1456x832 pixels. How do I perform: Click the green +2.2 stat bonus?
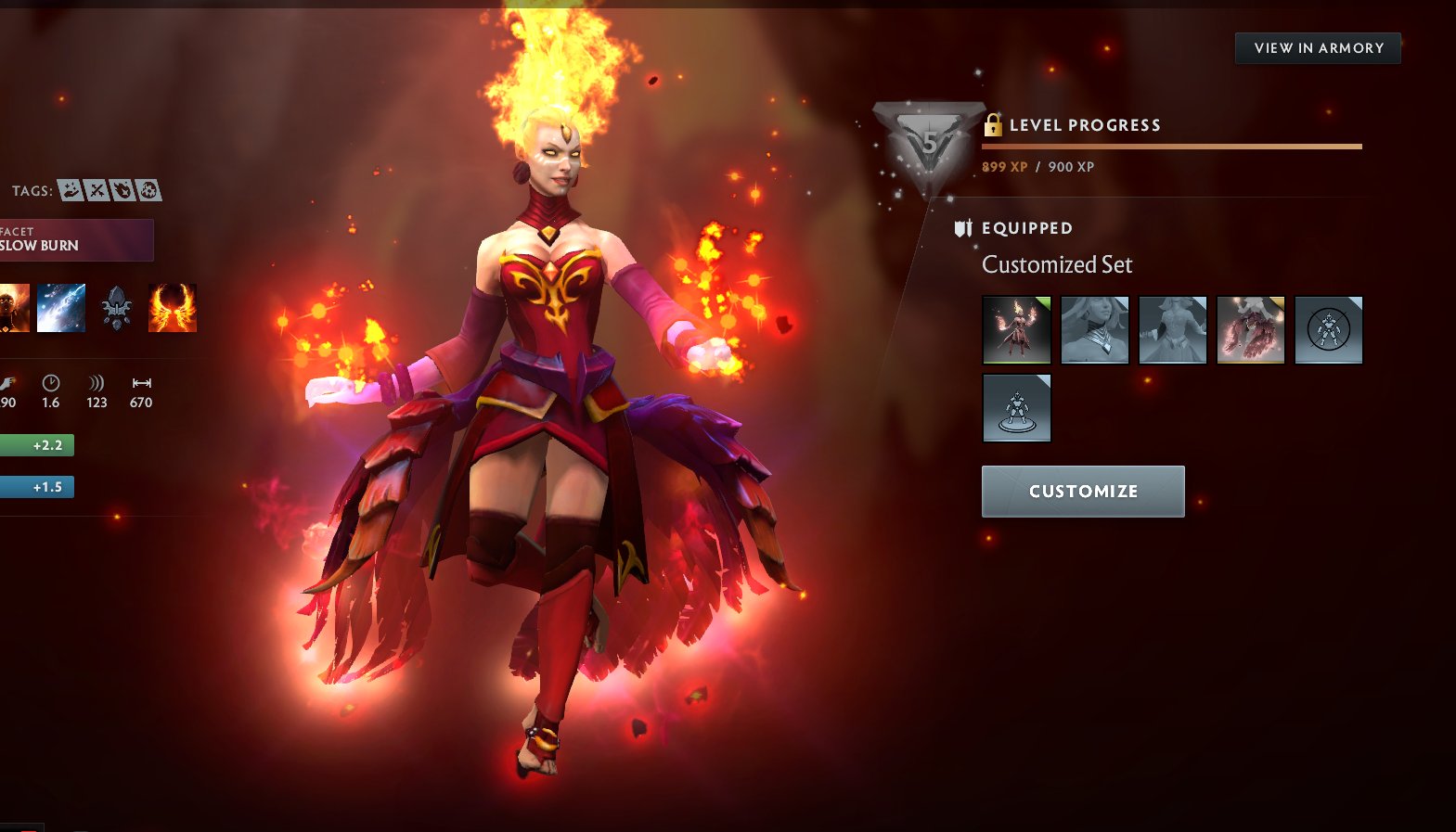point(37,445)
